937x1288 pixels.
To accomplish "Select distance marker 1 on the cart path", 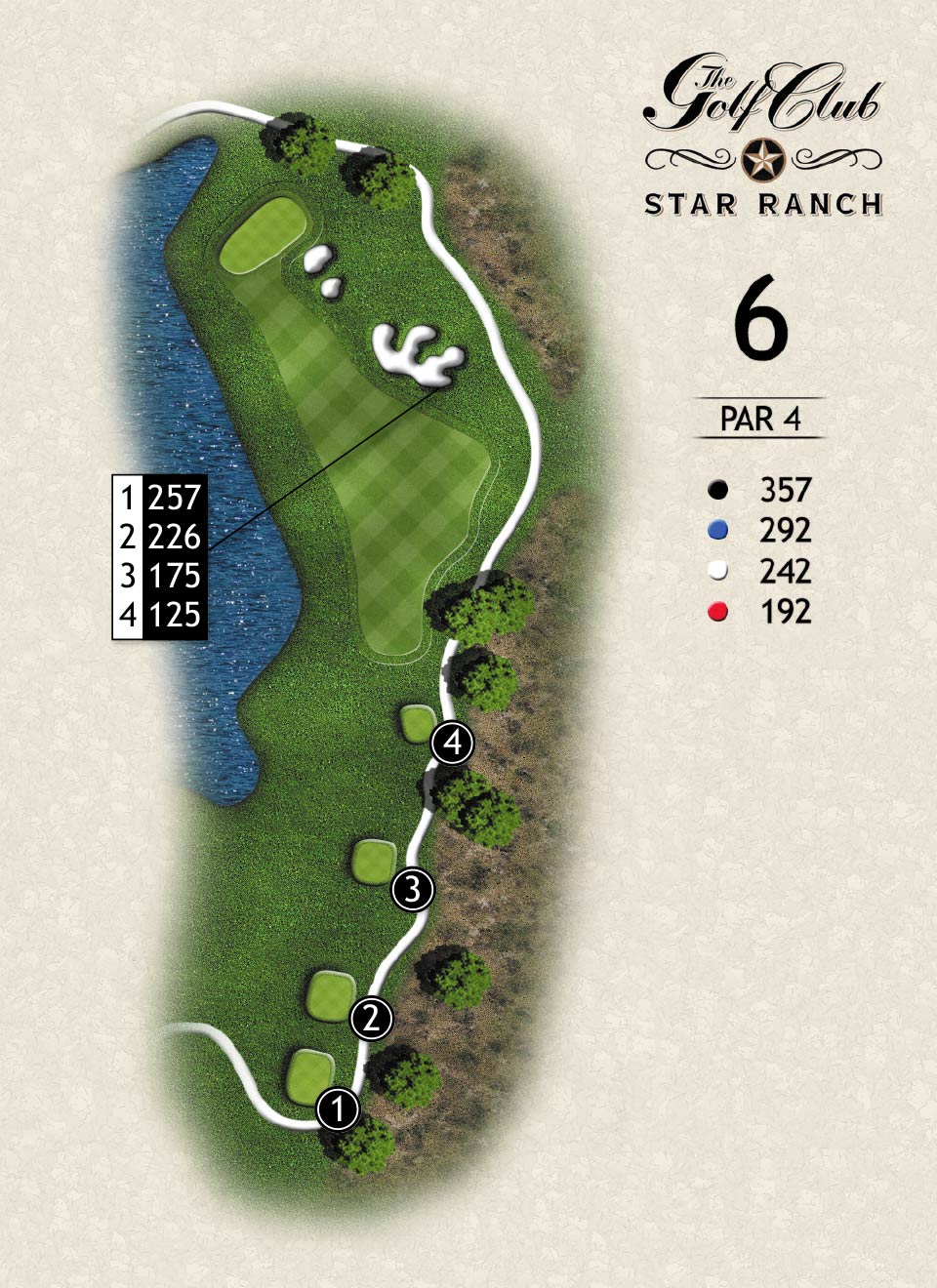I will point(339,1109).
